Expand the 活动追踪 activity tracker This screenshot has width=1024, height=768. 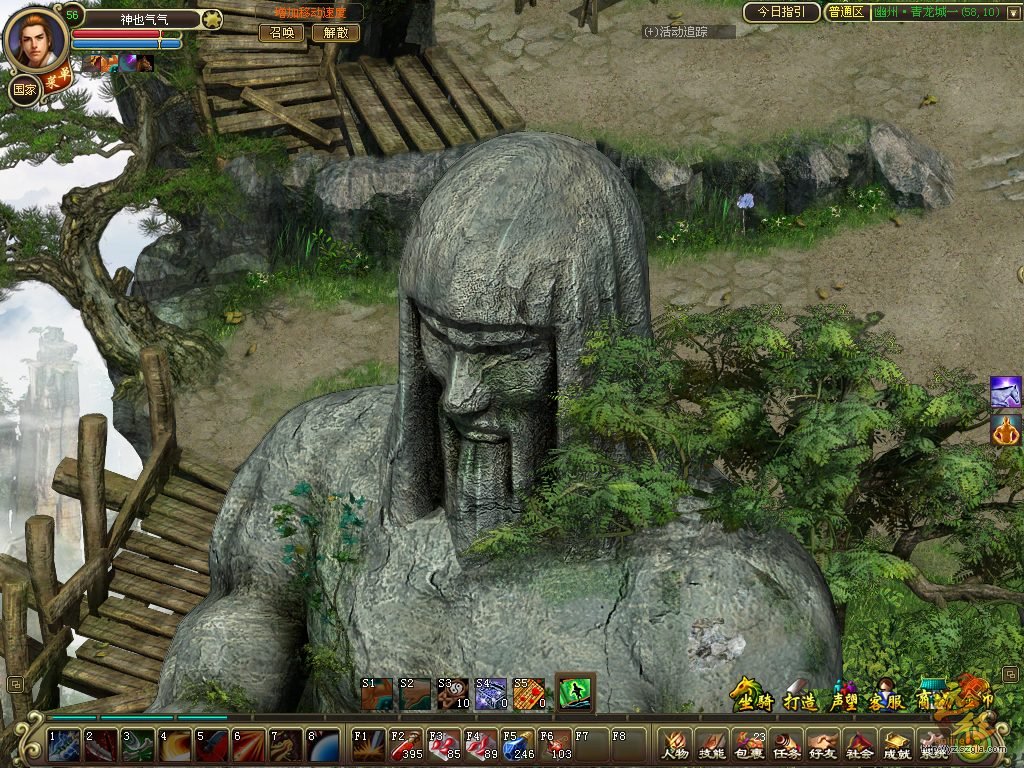(688, 32)
